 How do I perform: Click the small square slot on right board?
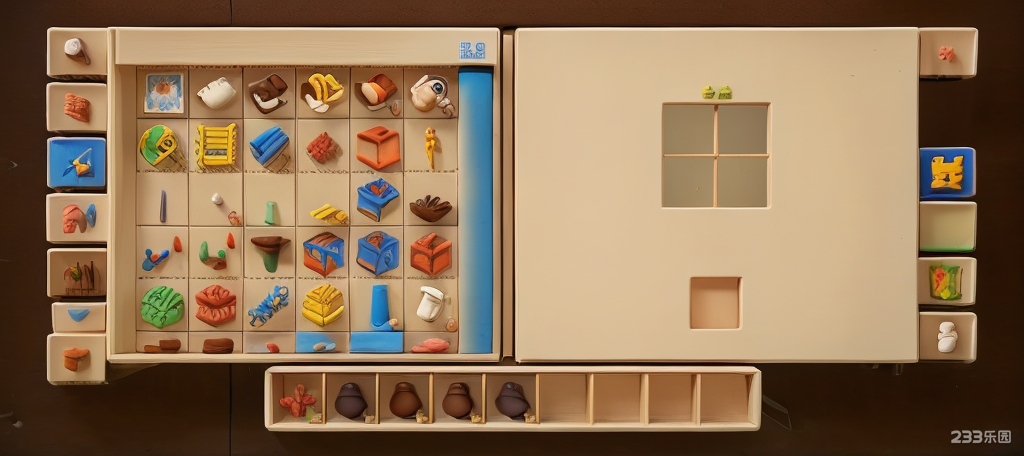tap(715, 303)
